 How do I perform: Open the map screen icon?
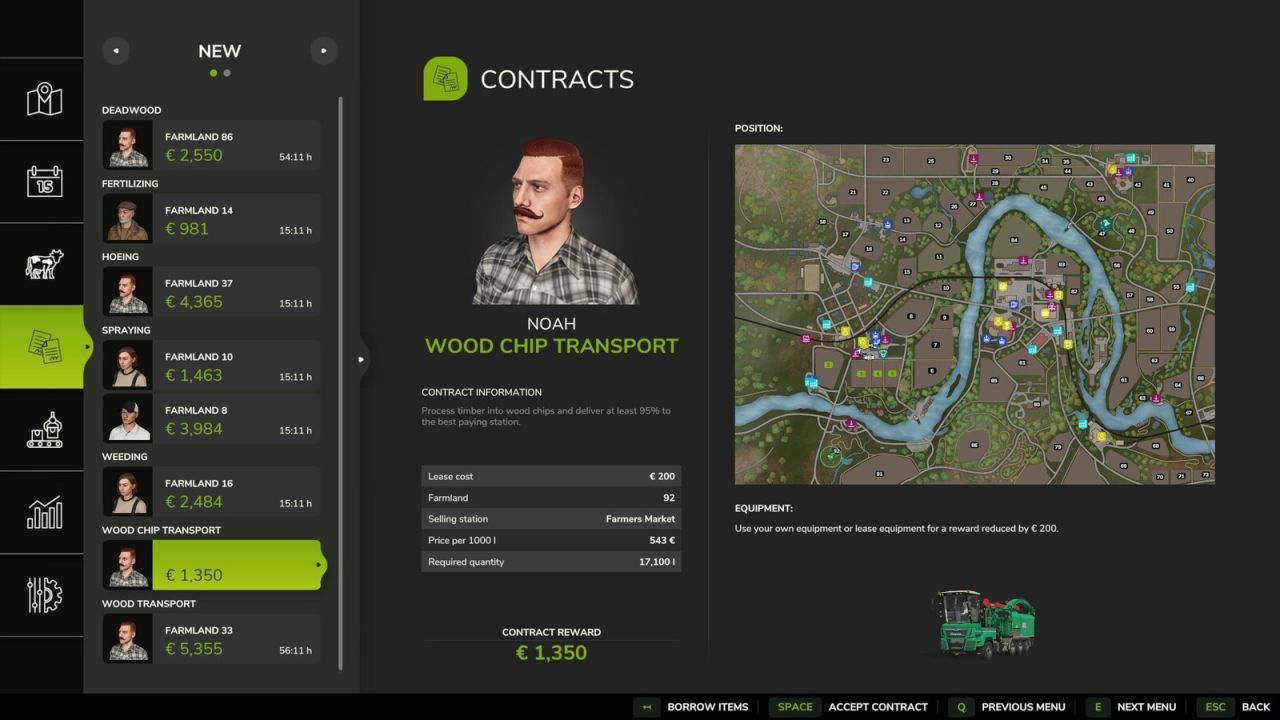pyautogui.click(x=42, y=98)
